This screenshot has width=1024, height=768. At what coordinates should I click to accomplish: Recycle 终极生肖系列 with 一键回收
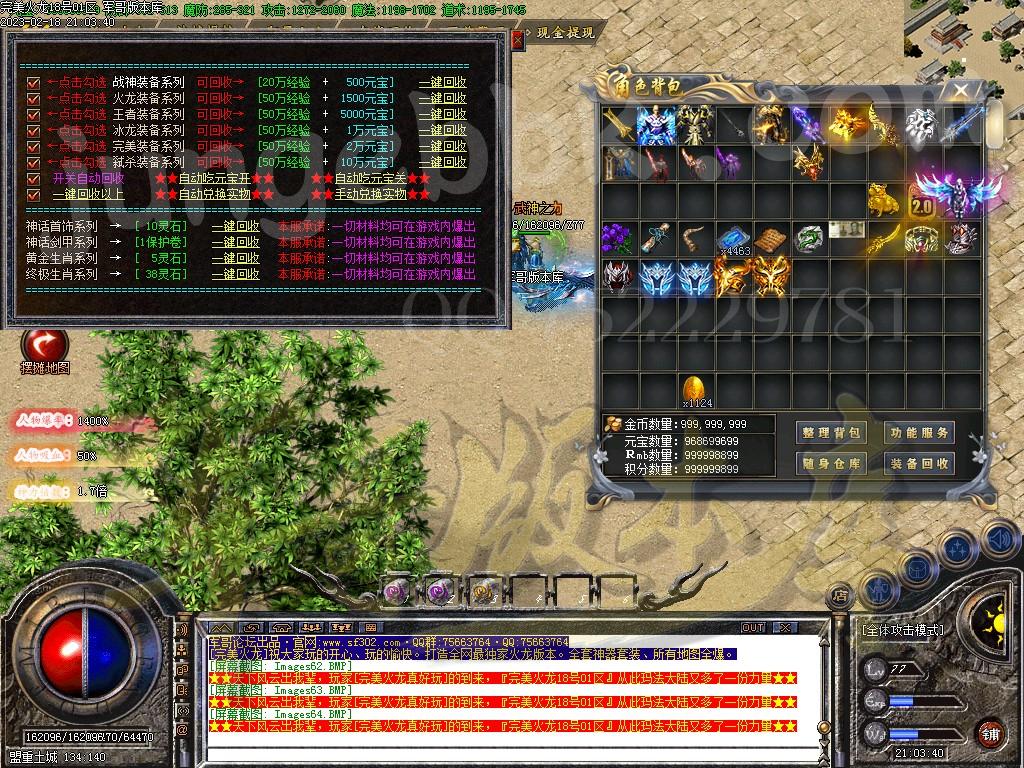click(235, 274)
